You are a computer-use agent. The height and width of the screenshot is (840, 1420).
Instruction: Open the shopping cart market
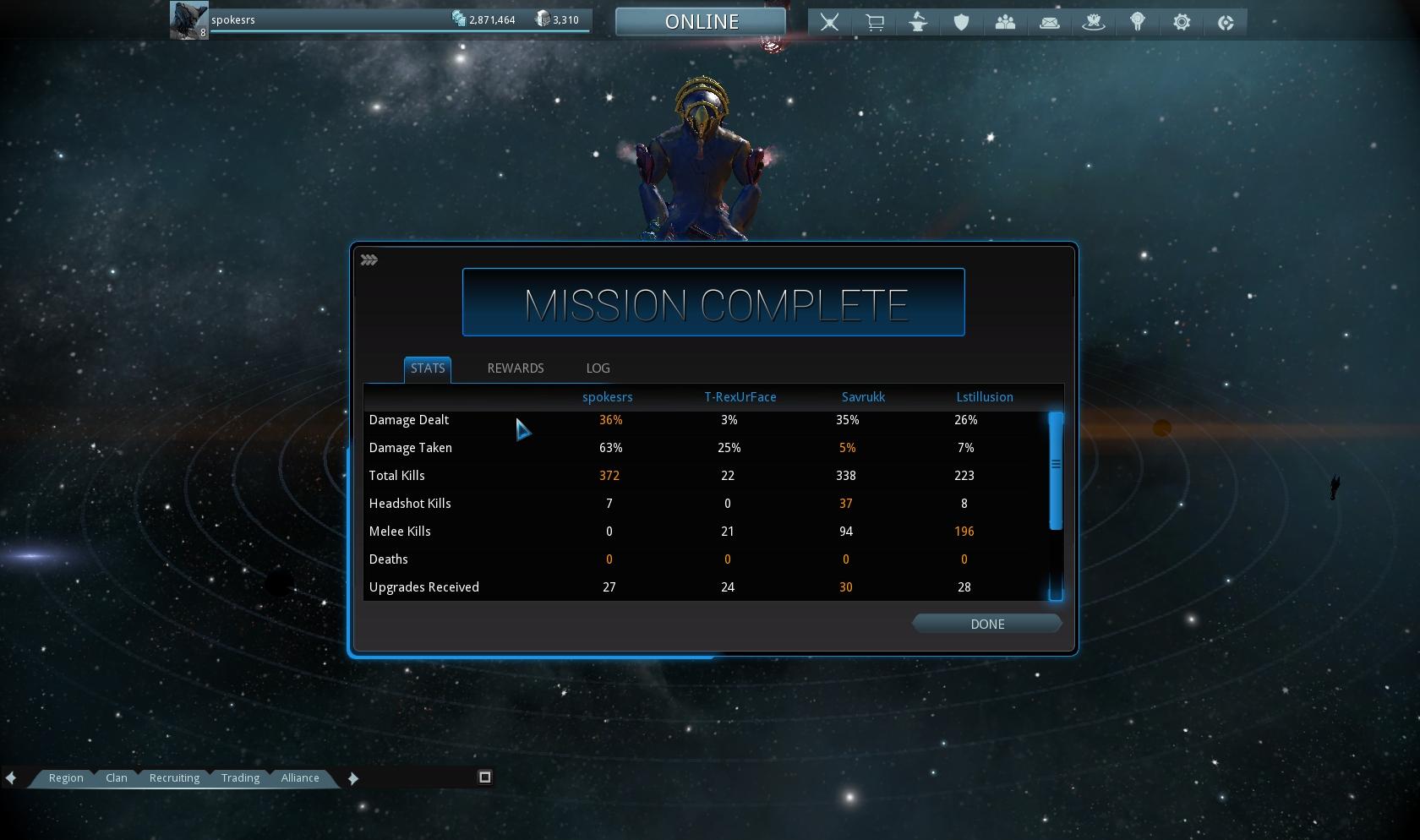coord(875,23)
